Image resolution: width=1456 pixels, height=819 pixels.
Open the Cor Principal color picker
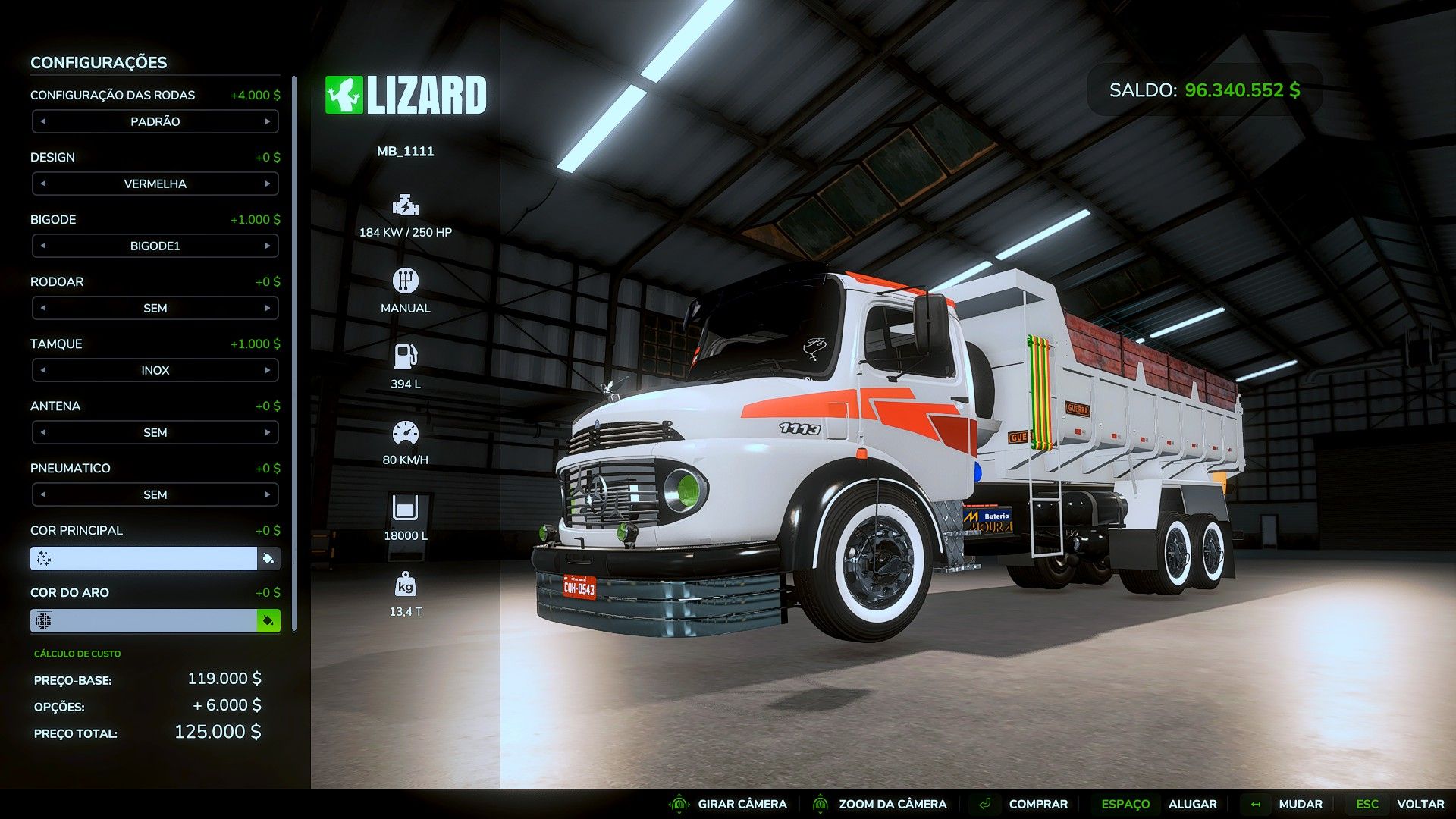[268, 559]
